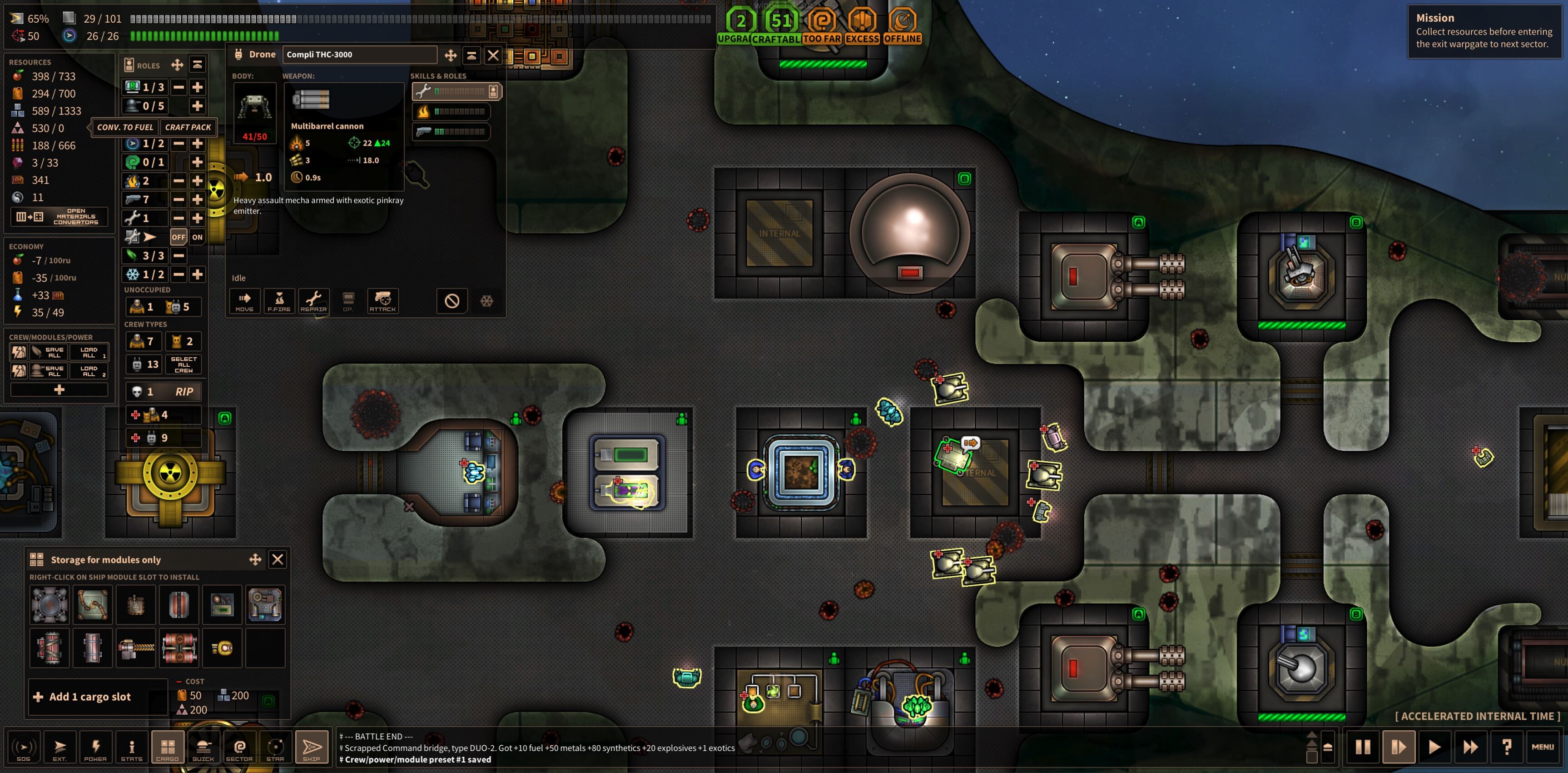This screenshot has width=1568, height=773.
Task: Activate F.FIRE order for the drone
Action: click(279, 300)
